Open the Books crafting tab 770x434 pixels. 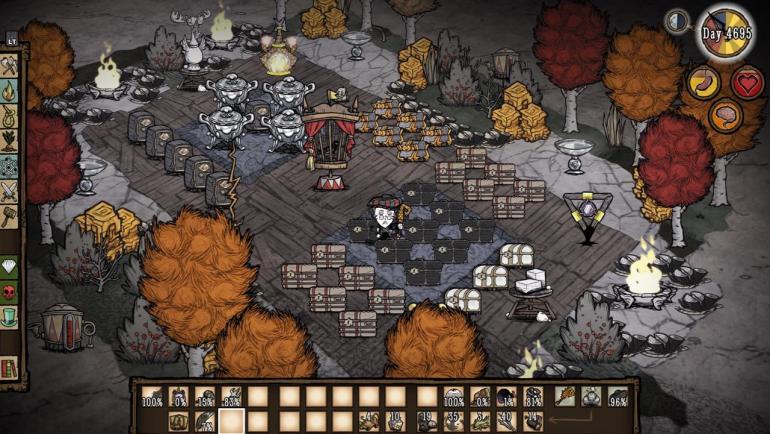point(9,369)
